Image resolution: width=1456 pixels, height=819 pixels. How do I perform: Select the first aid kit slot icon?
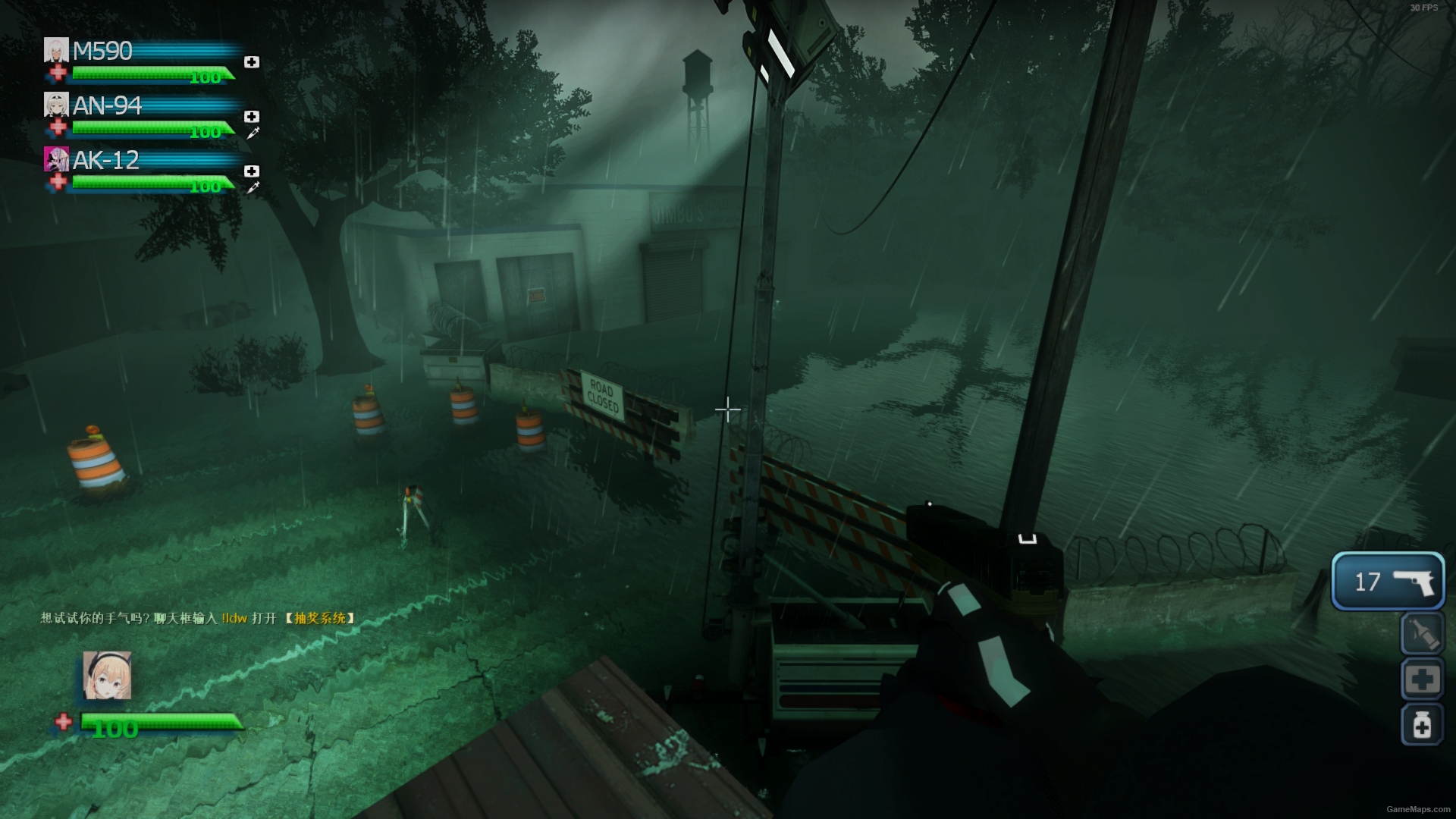(x=1423, y=679)
